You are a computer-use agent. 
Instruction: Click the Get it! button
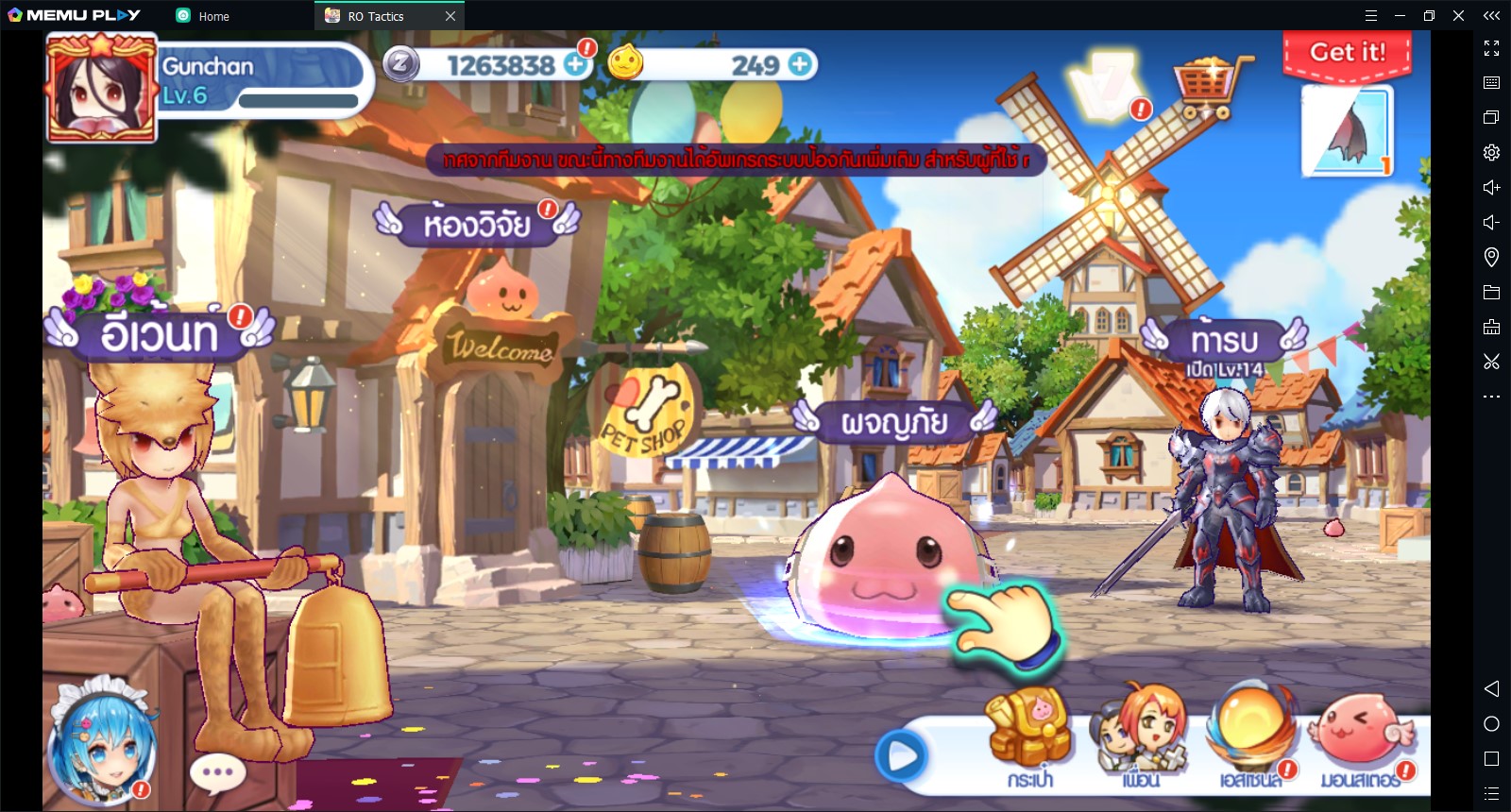1348,55
